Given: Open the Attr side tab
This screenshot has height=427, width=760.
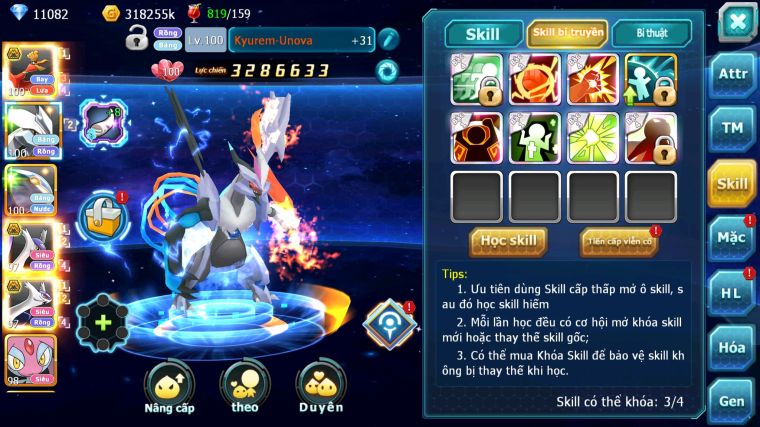Looking at the screenshot, I should (733, 74).
